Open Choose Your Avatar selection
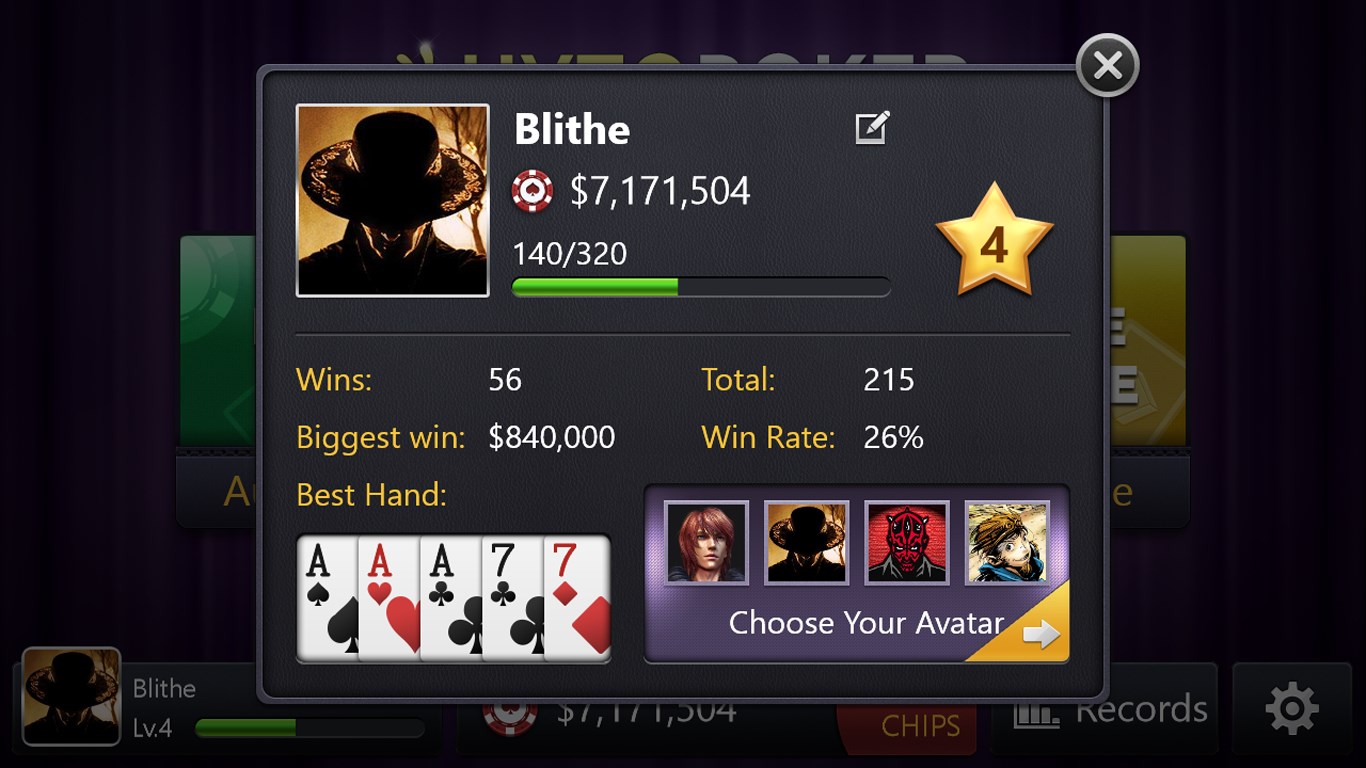Image resolution: width=1366 pixels, height=768 pixels. click(866, 622)
